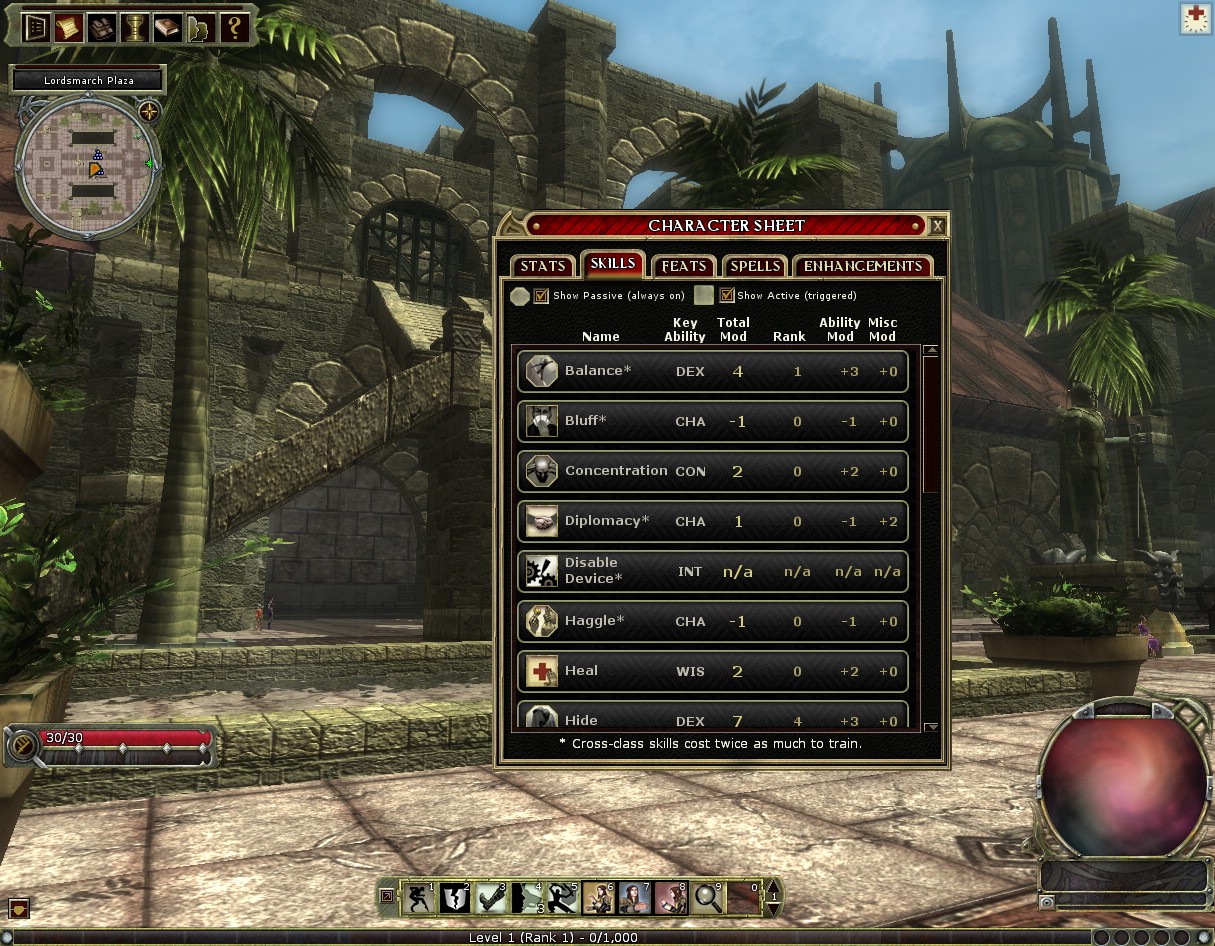Screen dimensions: 1215x946
Task: Go to the Enhancements tab
Action: coord(862,266)
